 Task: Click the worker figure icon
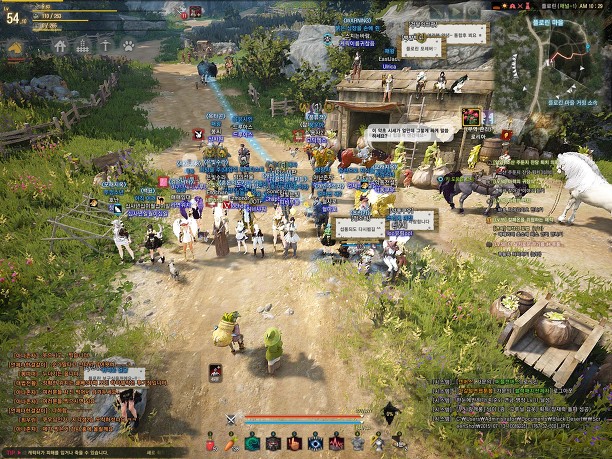(x=105, y=46)
